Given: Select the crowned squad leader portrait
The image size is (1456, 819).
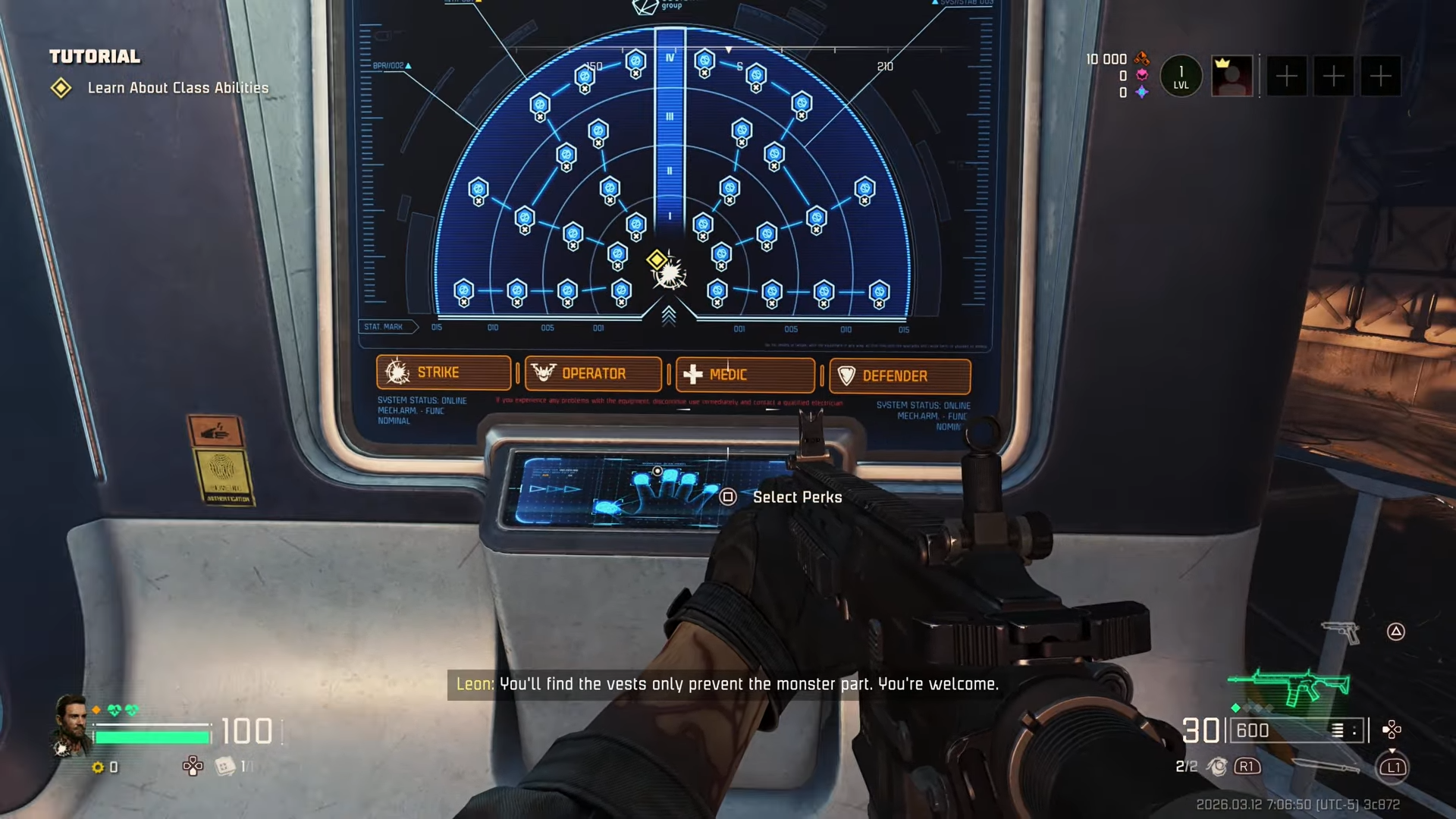Looking at the screenshot, I should tap(1232, 77).
